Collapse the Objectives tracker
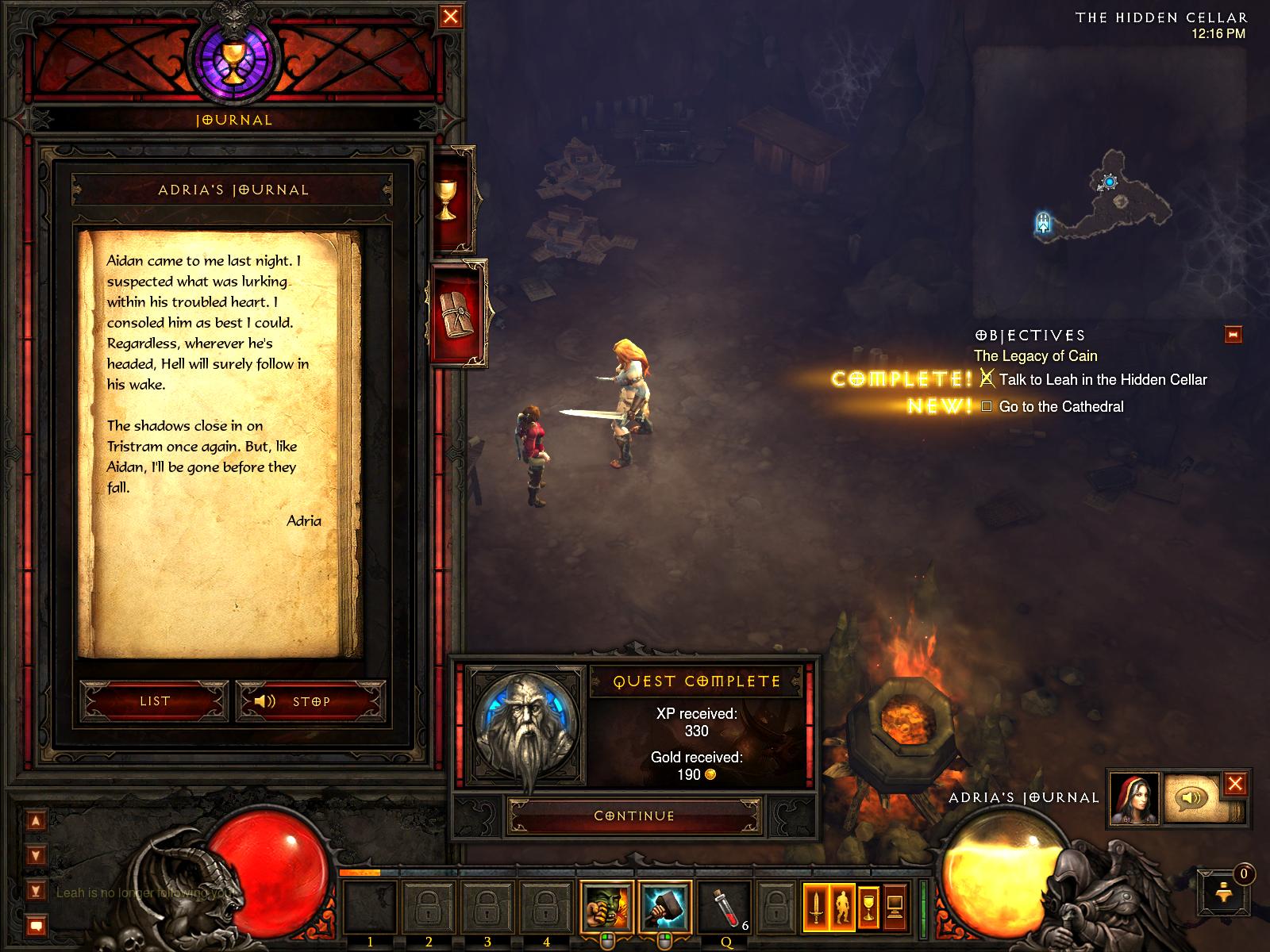 click(1233, 334)
